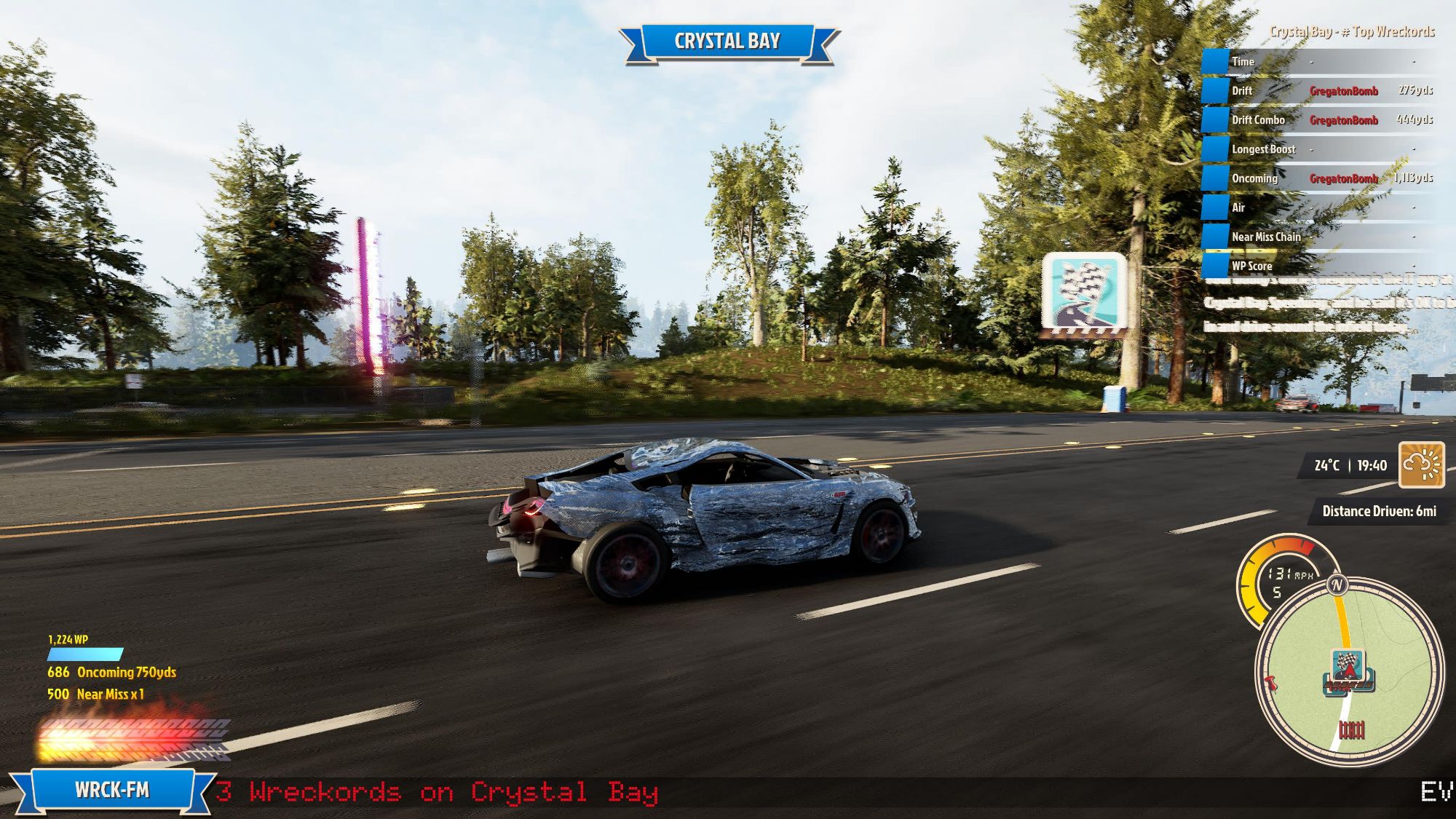Click the red pin marker on minimap
This screenshot has width=1456, height=819.
1271,683
